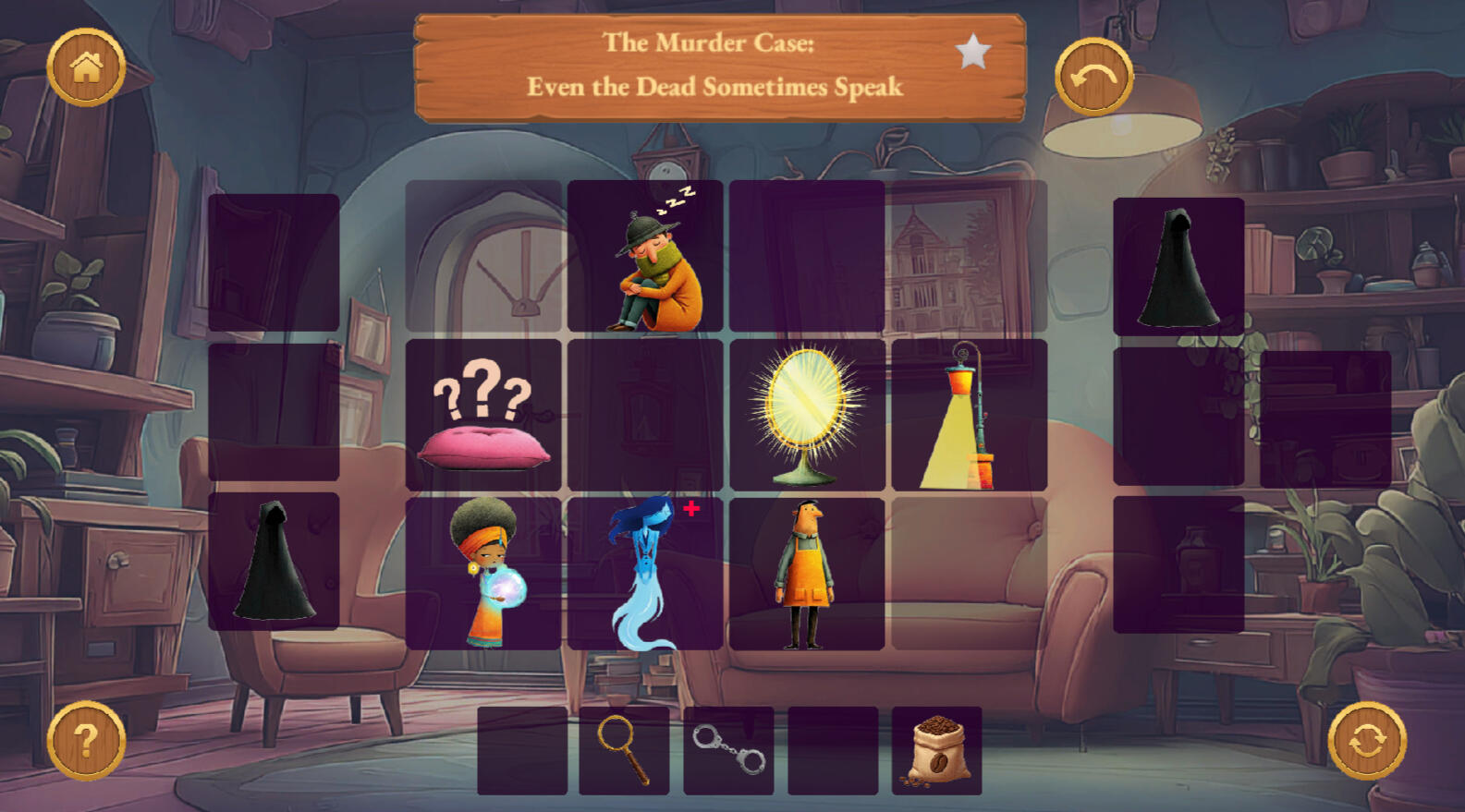The image size is (1465, 812).
Task: Select the glowing mirror tile
Action: coord(807,415)
